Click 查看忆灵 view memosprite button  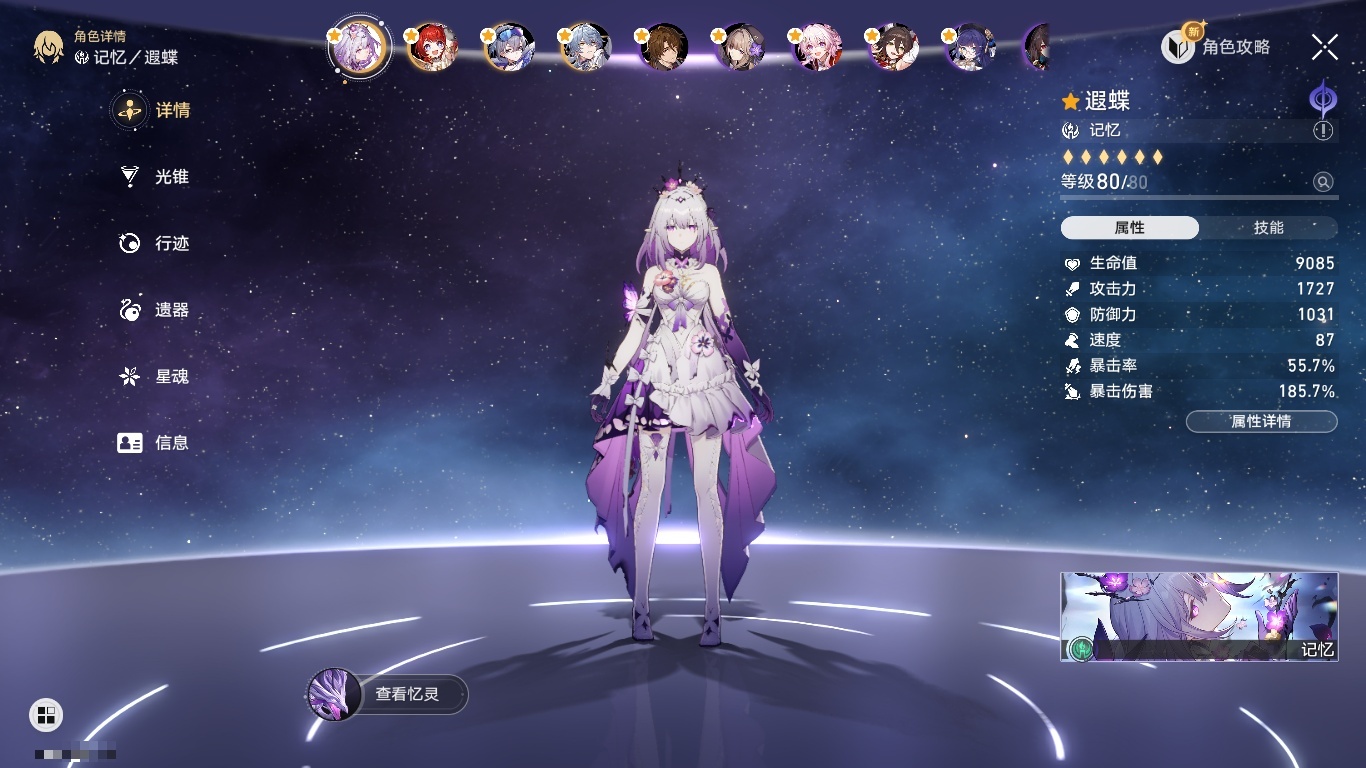coord(388,693)
